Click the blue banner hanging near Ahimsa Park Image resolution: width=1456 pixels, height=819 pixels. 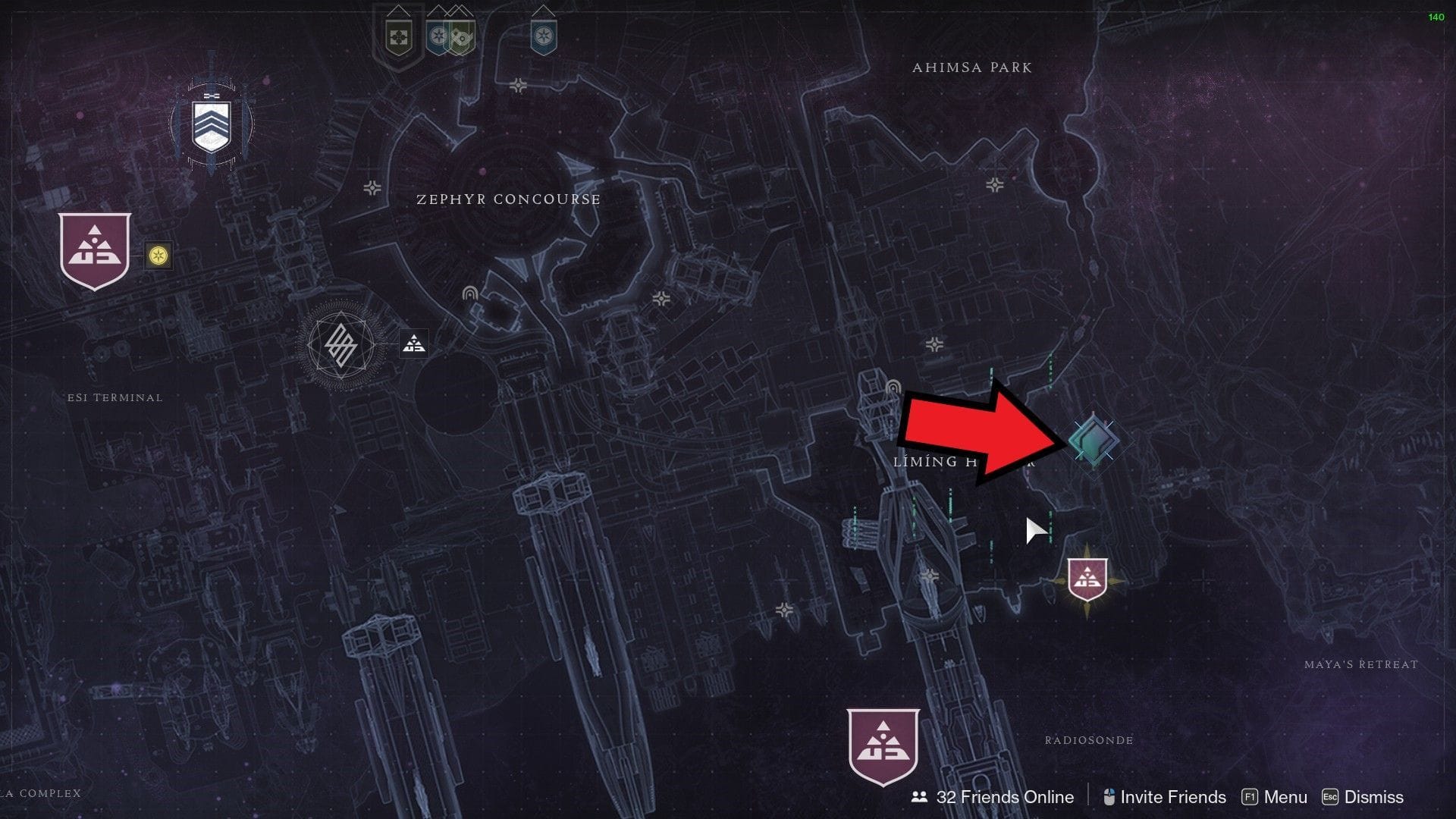[544, 36]
